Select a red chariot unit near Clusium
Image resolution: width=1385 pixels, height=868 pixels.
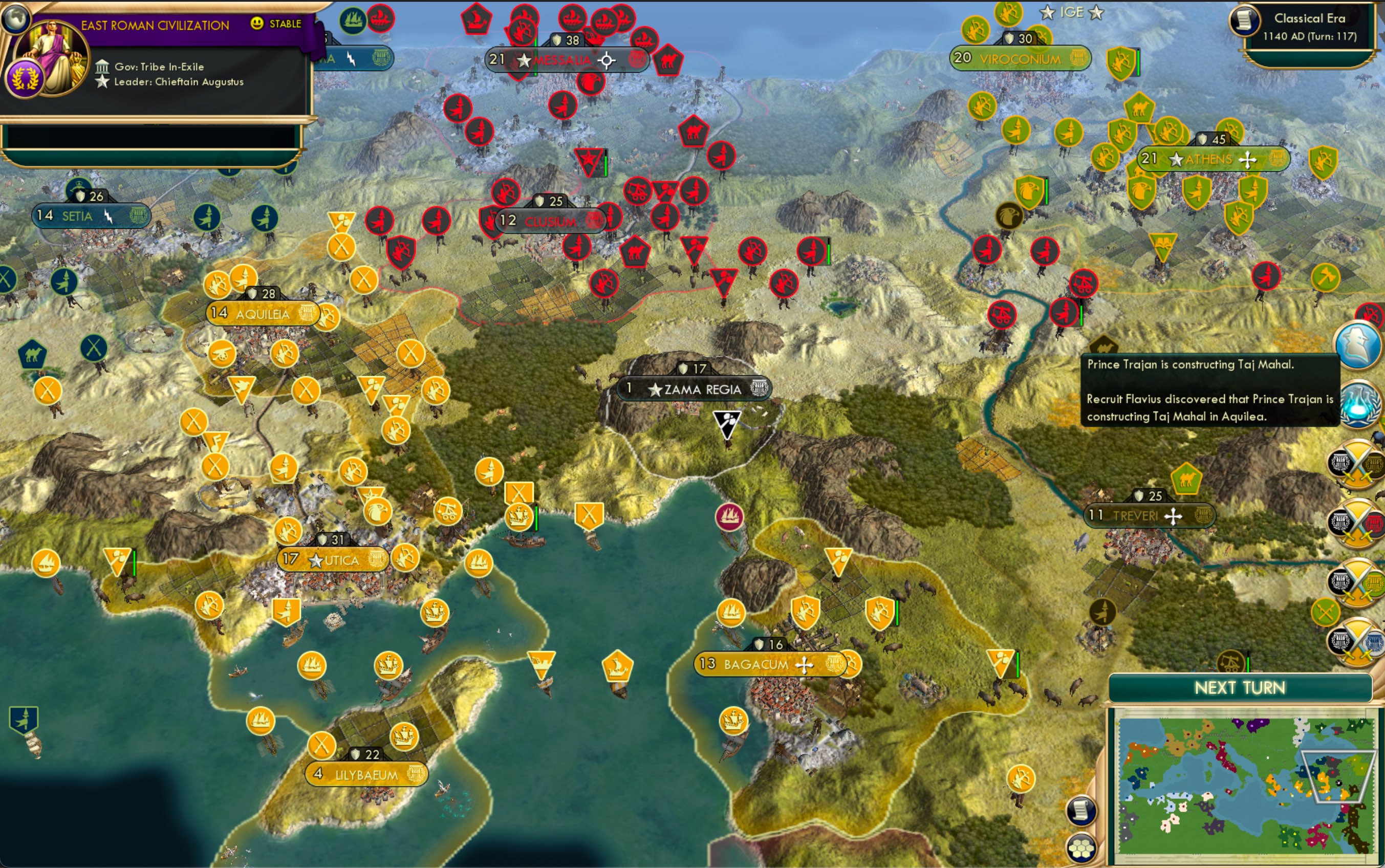click(638, 192)
